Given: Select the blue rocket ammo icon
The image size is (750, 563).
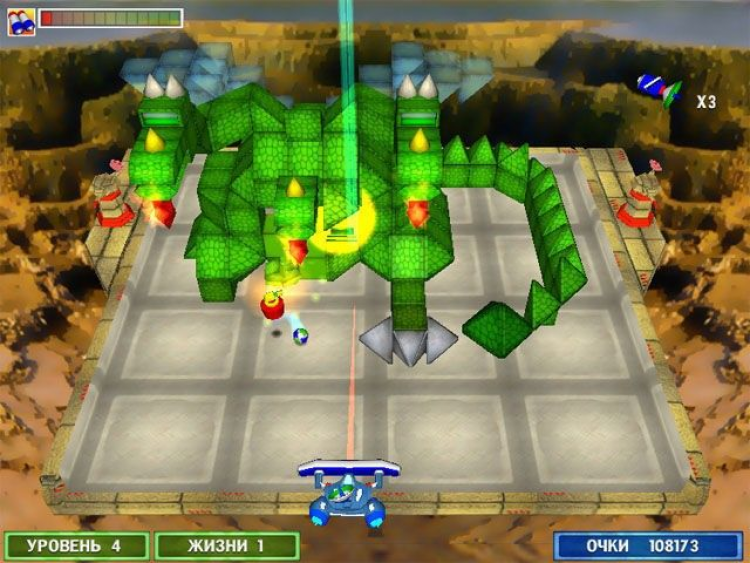Looking at the screenshot, I should coord(659,89).
